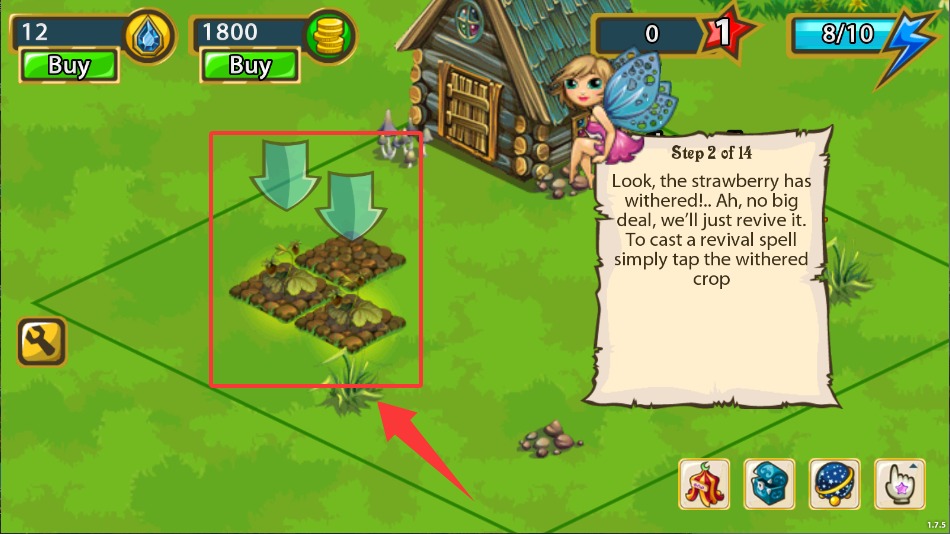Buy more blue gems
The image size is (950, 534).
click(x=69, y=67)
